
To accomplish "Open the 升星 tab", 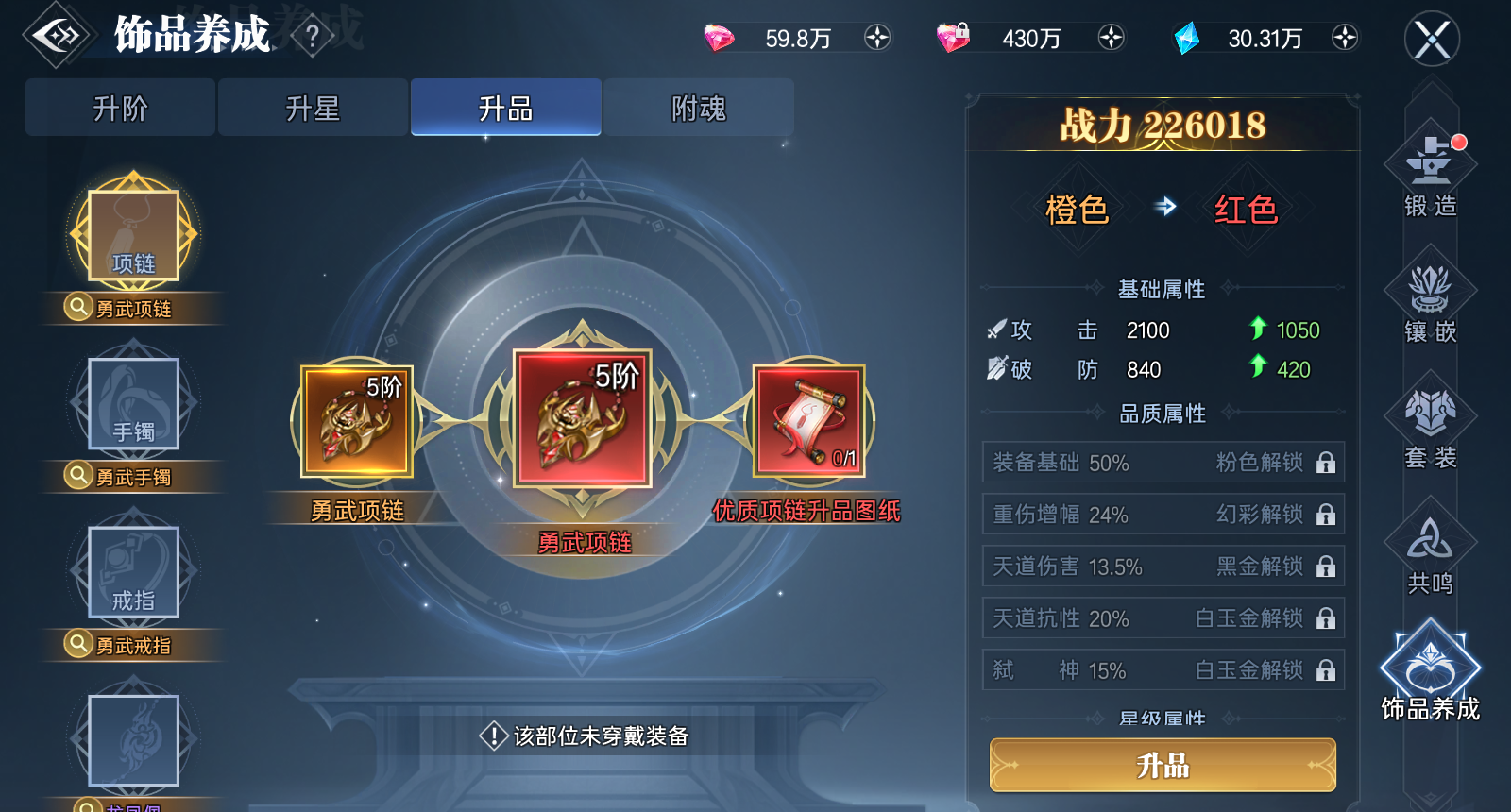I will [x=313, y=107].
